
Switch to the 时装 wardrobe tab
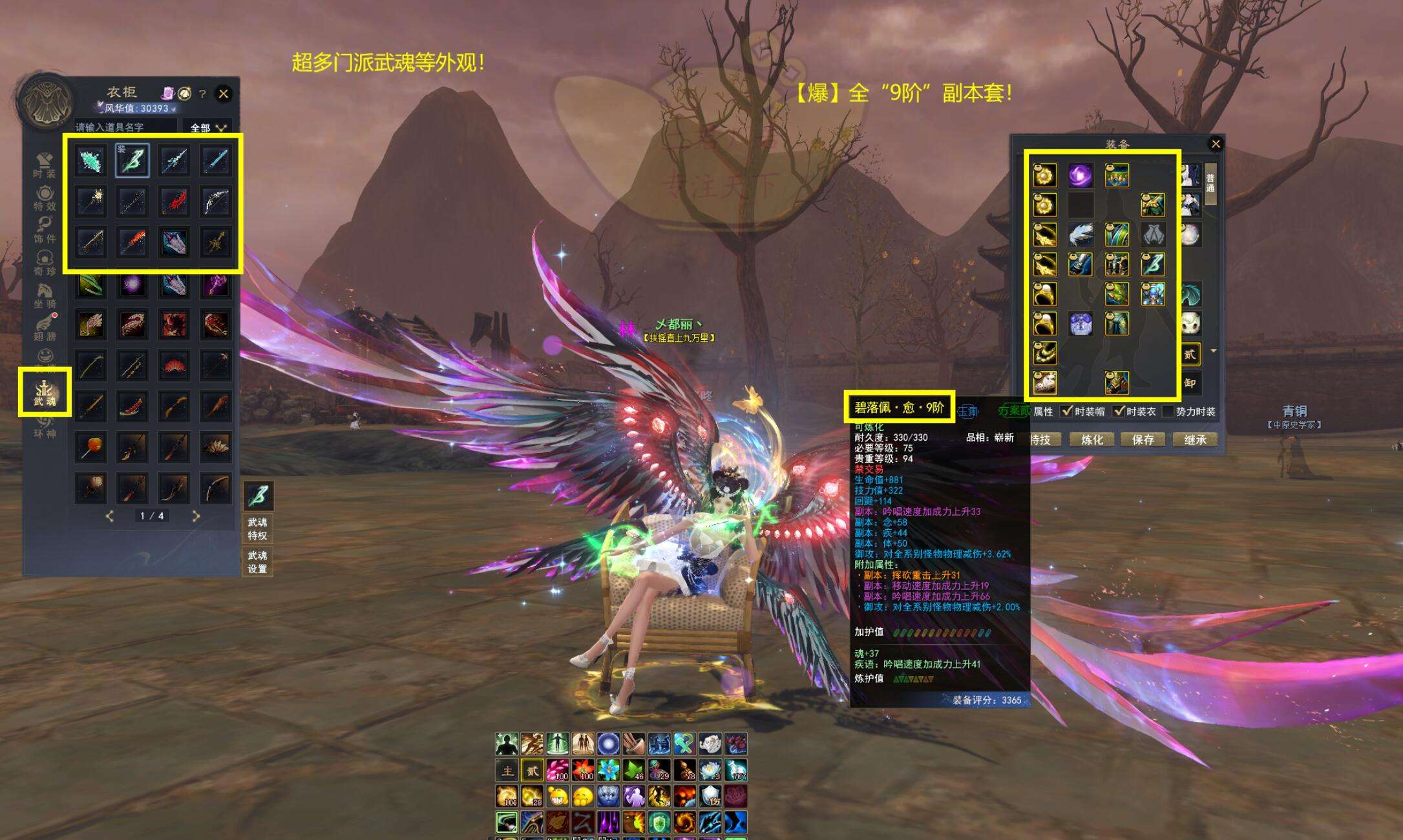[45, 165]
